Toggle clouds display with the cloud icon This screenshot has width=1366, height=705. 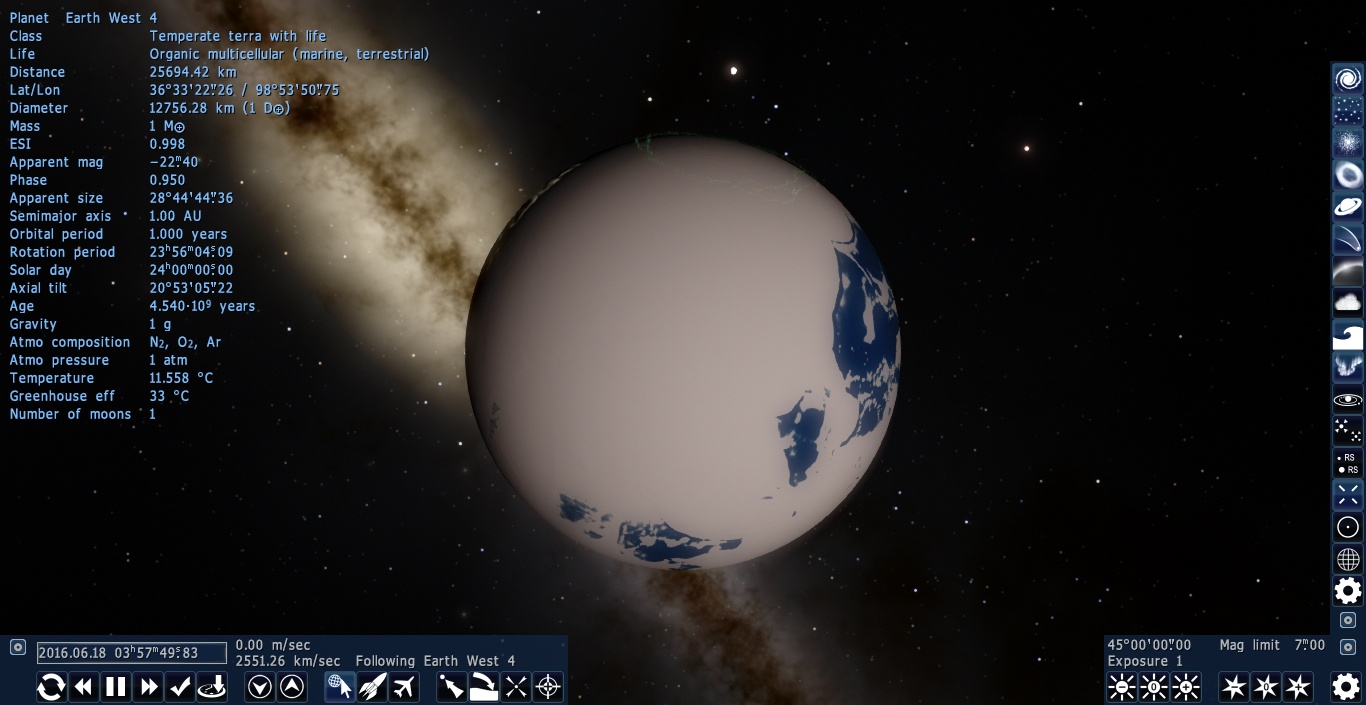(x=1348, y=302)
